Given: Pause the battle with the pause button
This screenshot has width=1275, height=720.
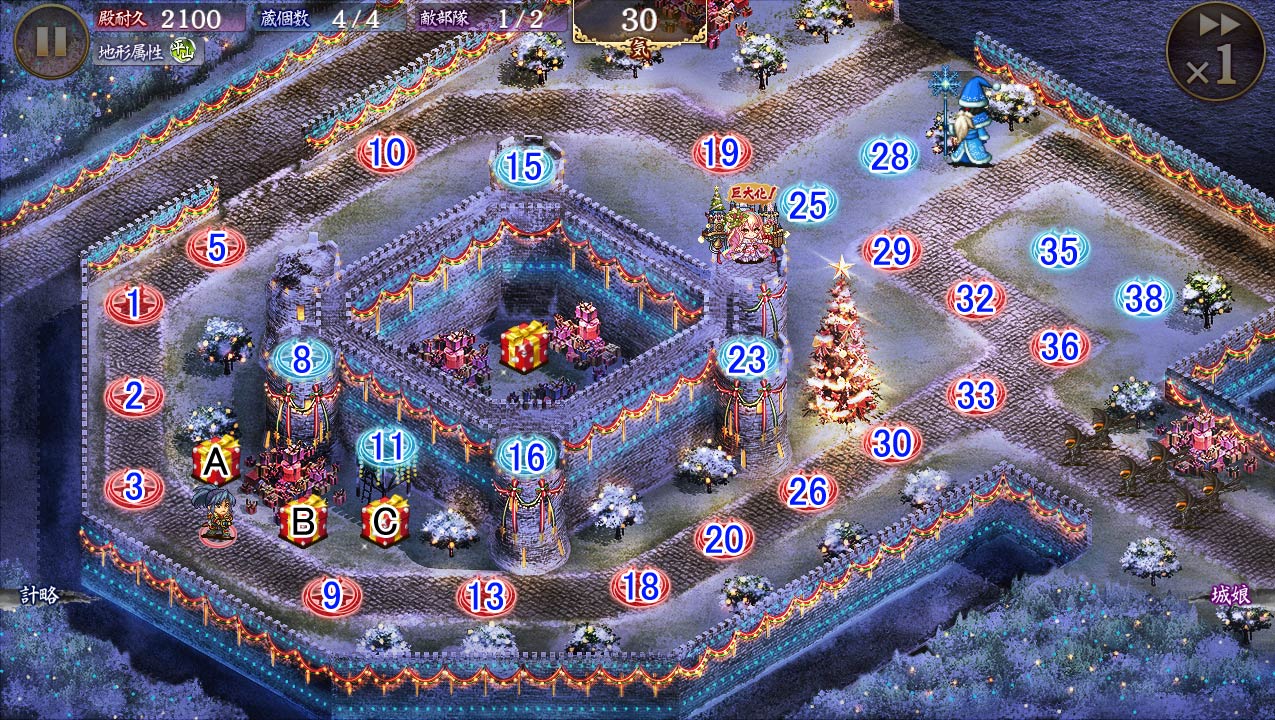Looking at the screenshot, I should [50, 42].
